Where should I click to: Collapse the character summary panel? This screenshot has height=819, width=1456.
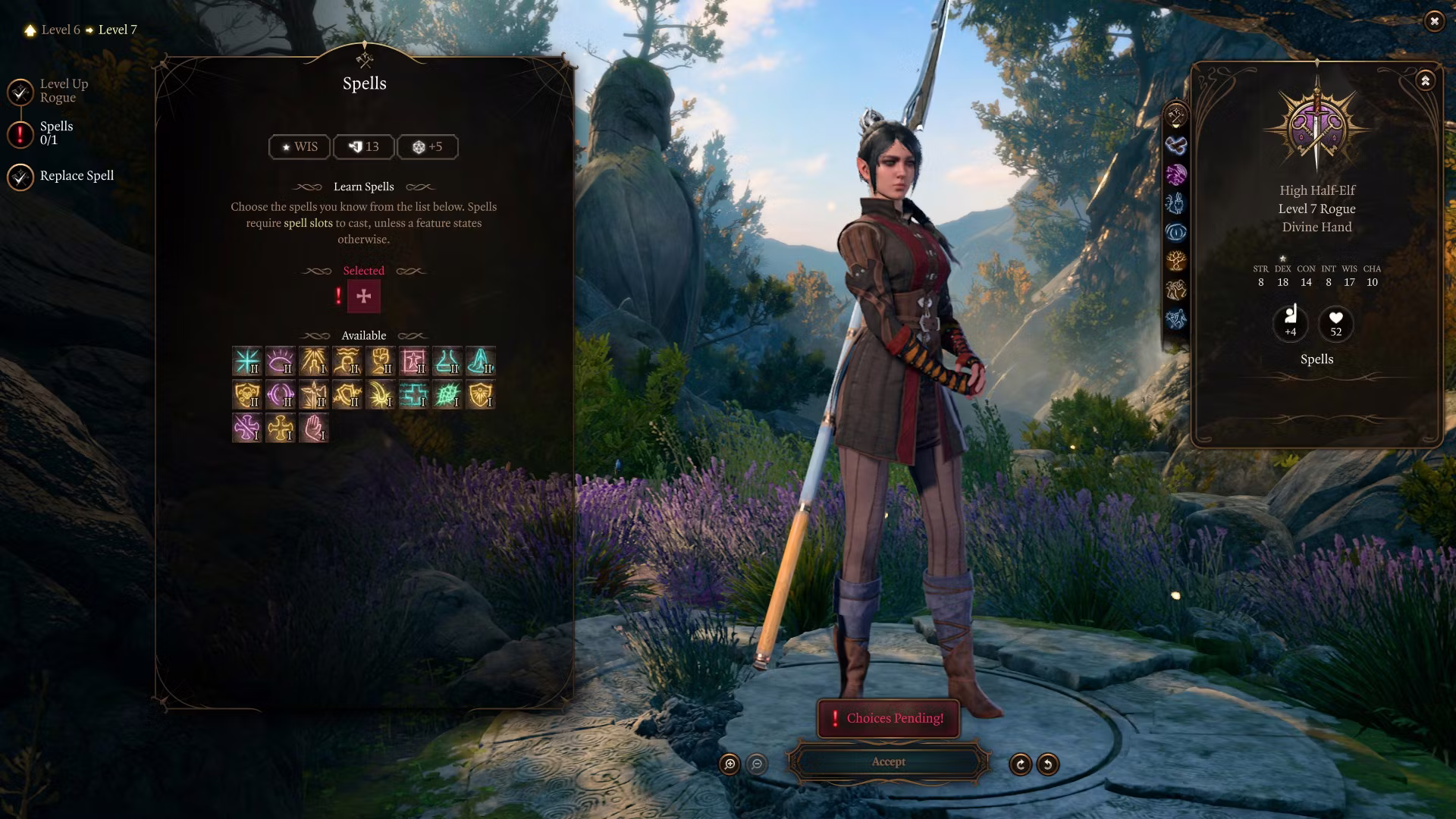1425,80
